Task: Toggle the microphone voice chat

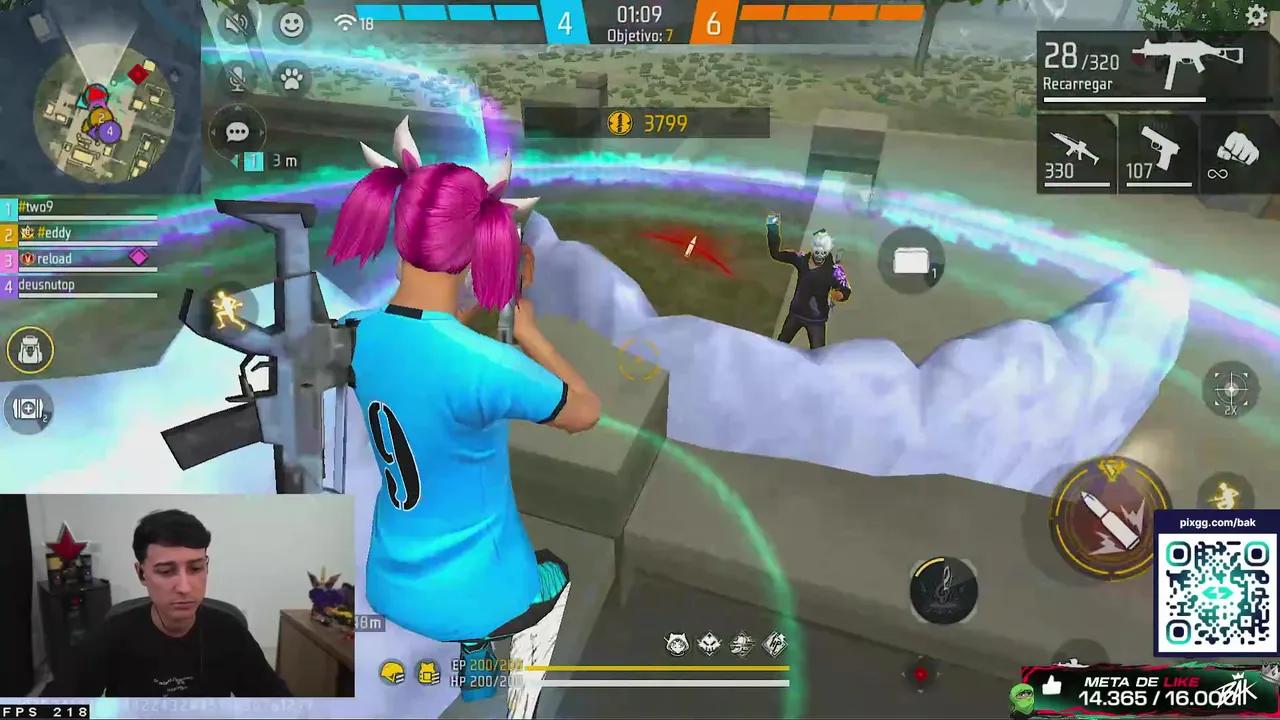Action: pos(237,76)
